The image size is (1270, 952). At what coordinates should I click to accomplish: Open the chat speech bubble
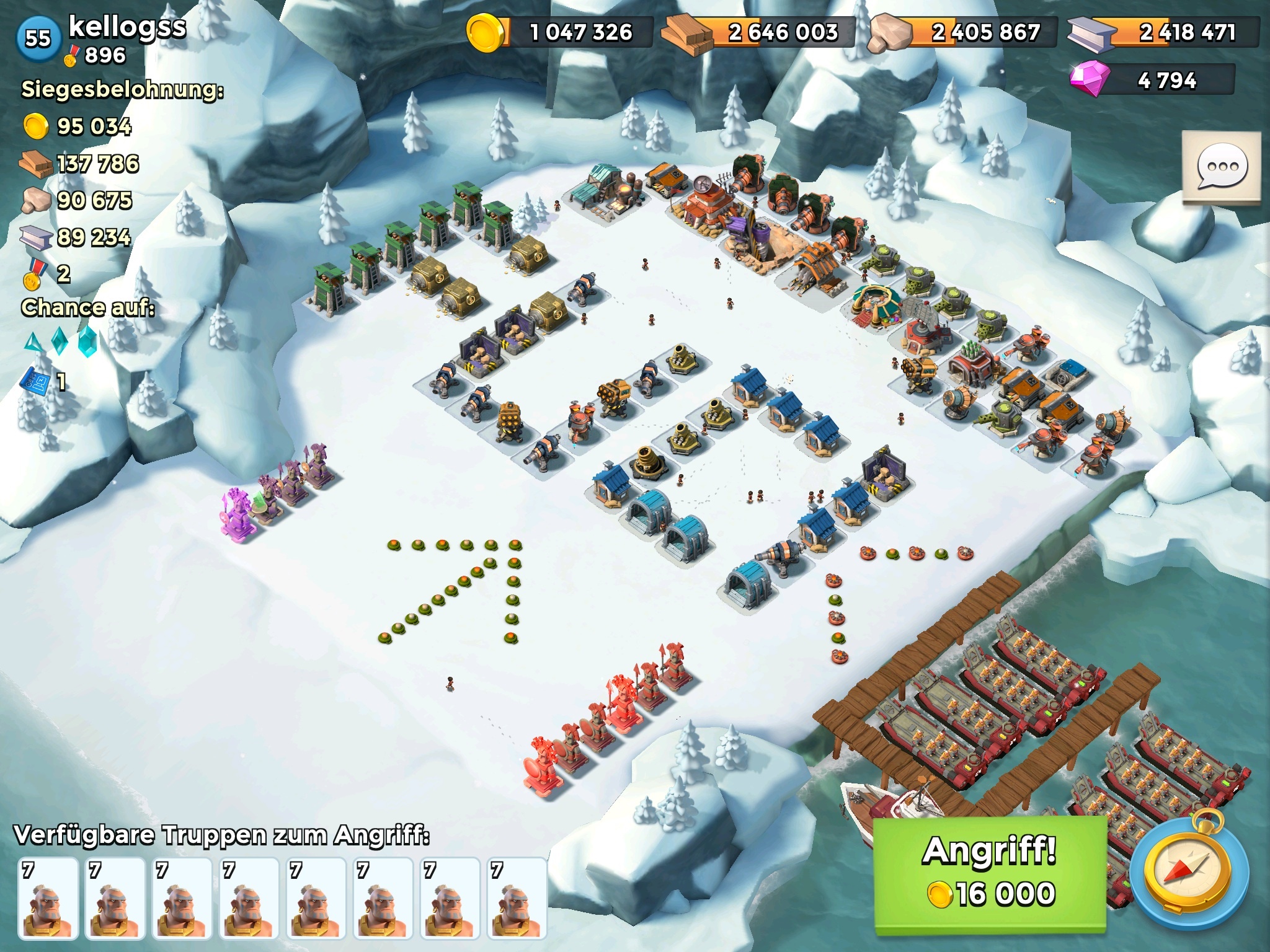pos(1221,167)
